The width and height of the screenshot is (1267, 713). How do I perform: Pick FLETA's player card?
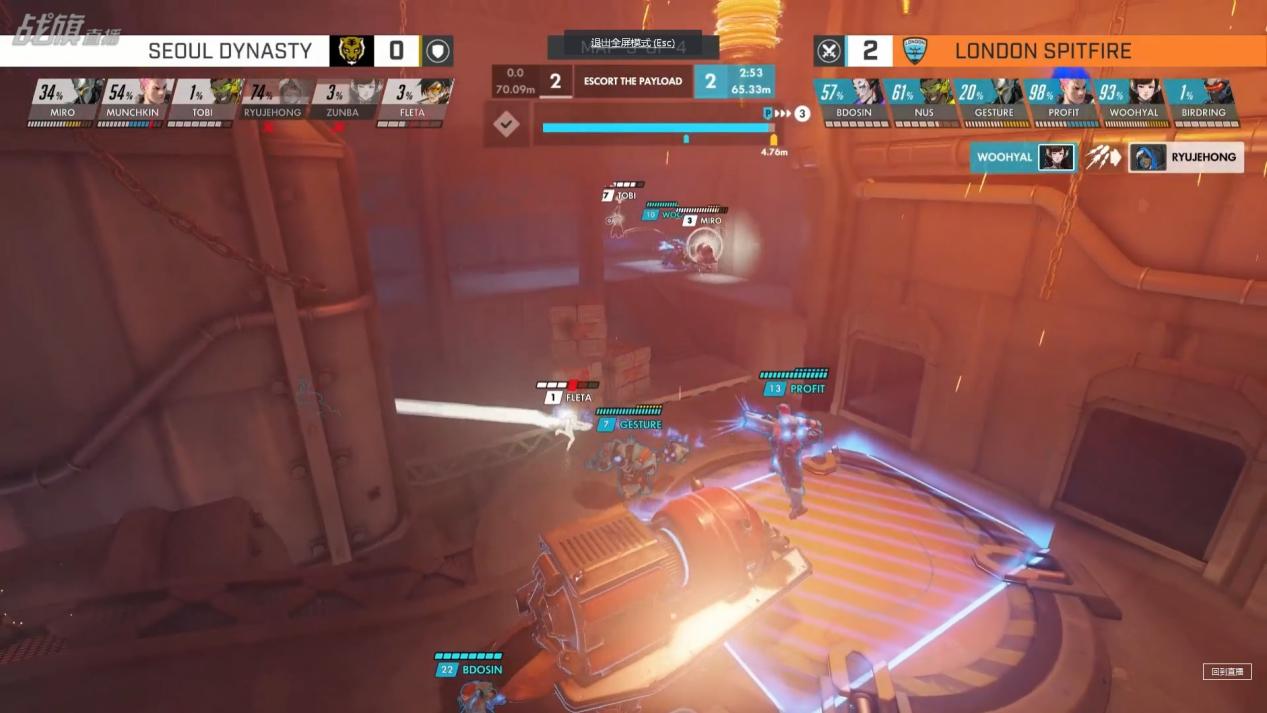(x=412, y=101)
